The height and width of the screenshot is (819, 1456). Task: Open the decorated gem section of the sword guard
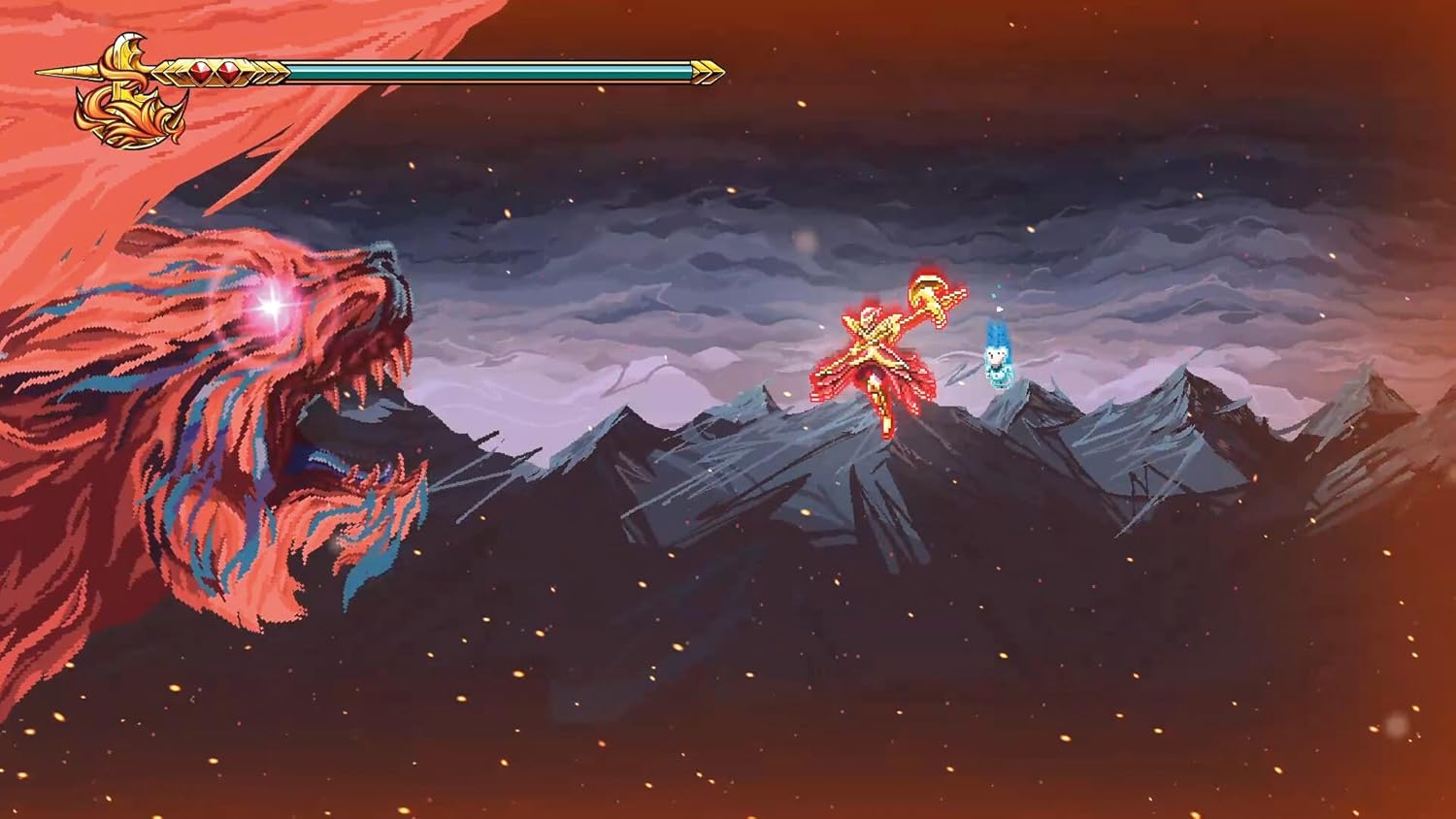point(214,71)
